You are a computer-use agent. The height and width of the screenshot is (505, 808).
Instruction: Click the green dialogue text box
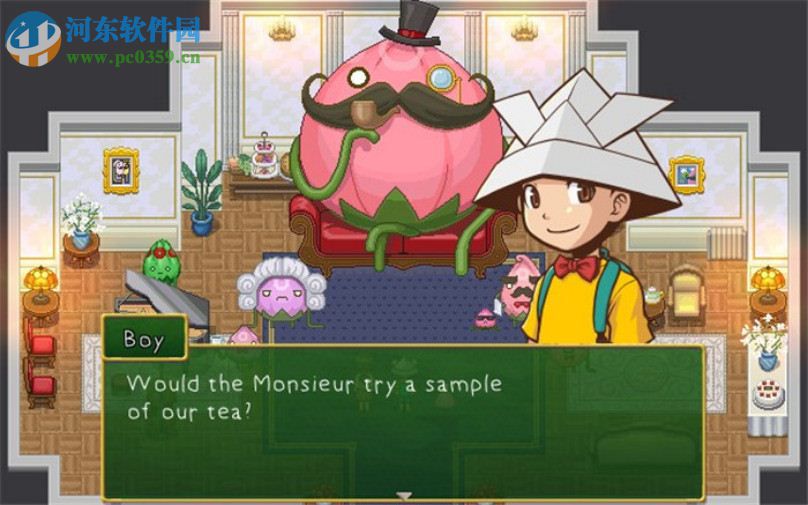point(403,422)
